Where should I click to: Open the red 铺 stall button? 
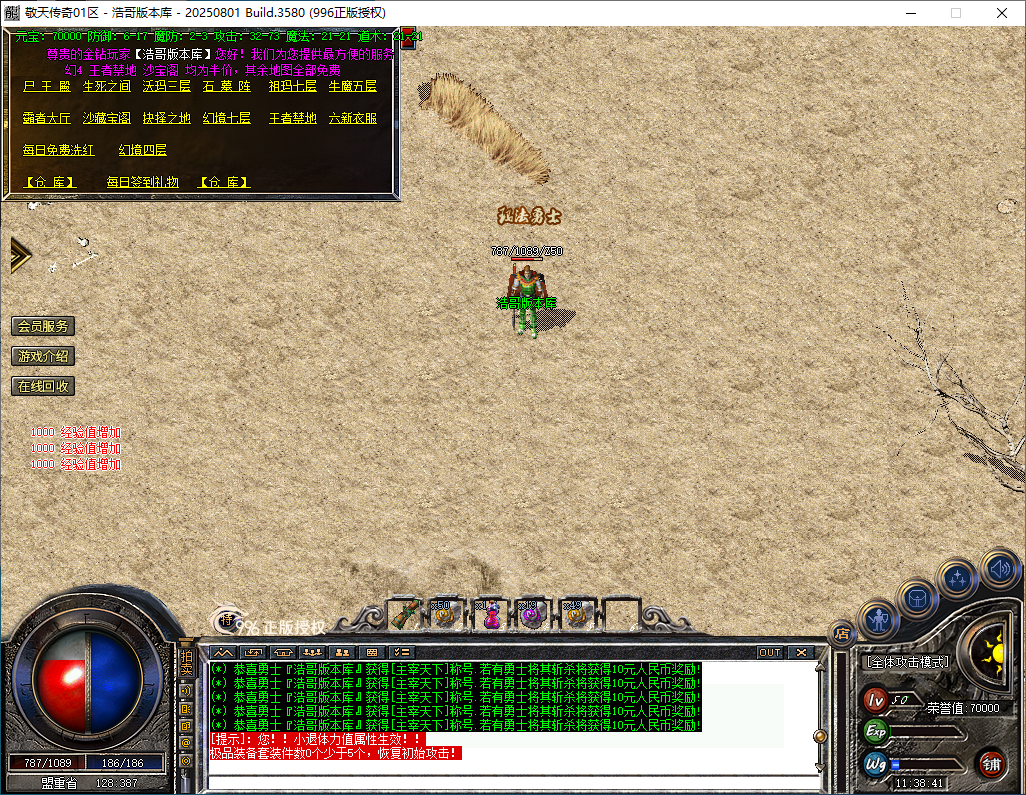991,765
